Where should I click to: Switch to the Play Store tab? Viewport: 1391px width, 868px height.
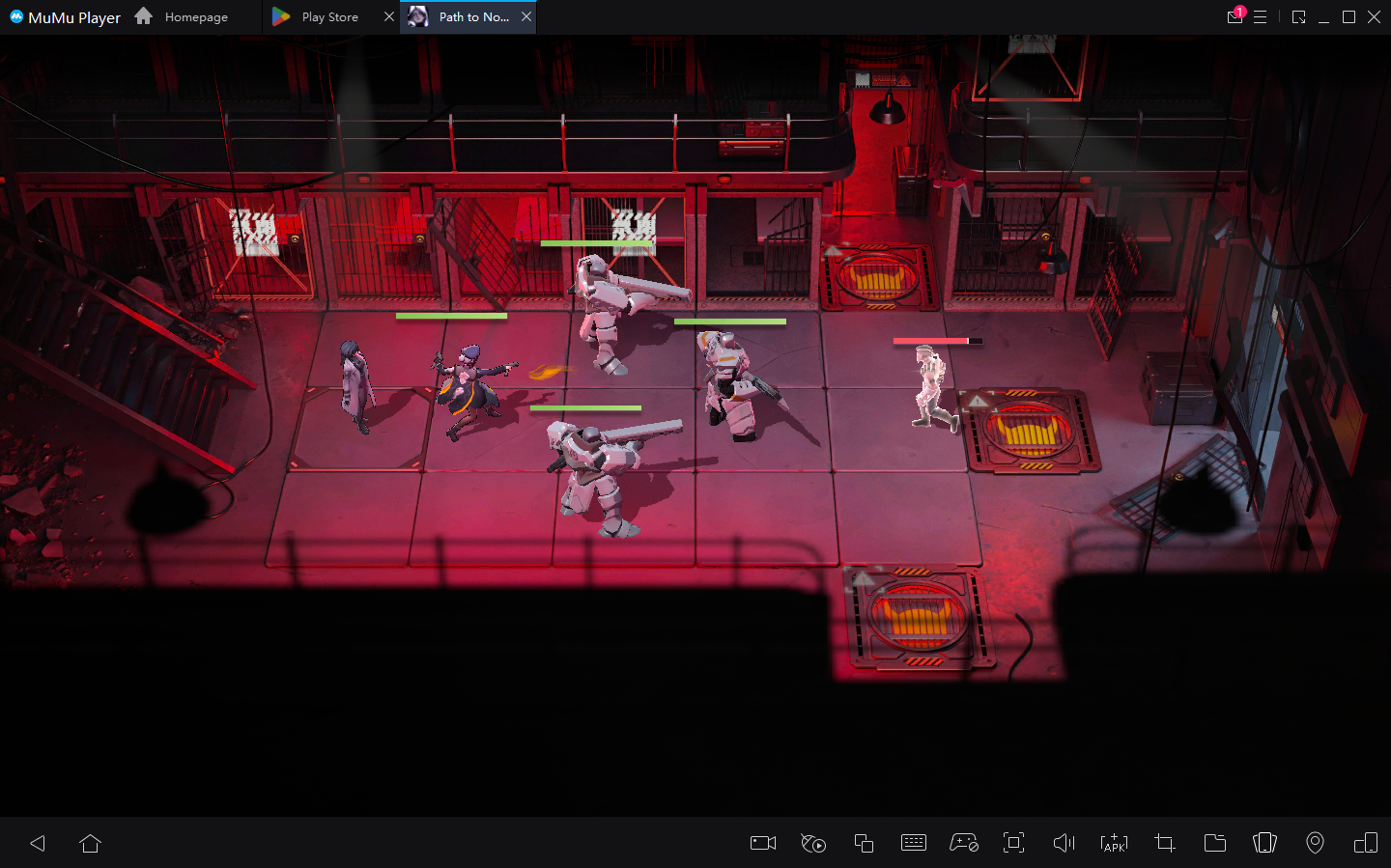(x=328, y=16)
